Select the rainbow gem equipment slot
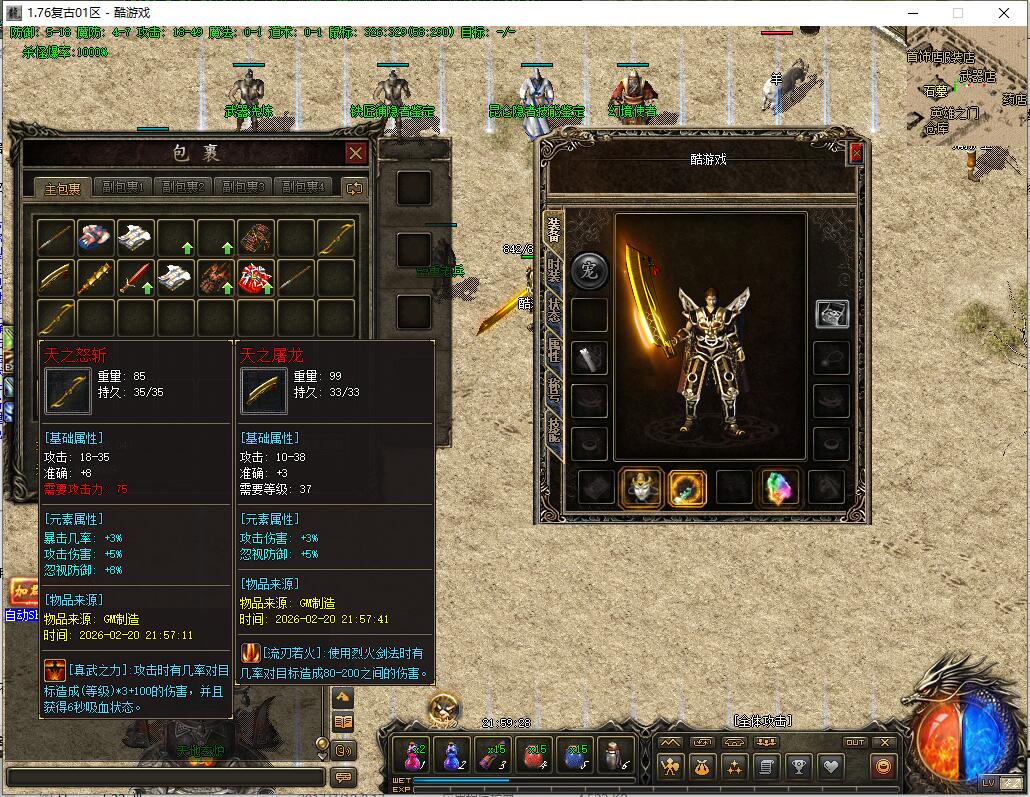Viewport: 1030px width, 797px height. pos(780,488)
